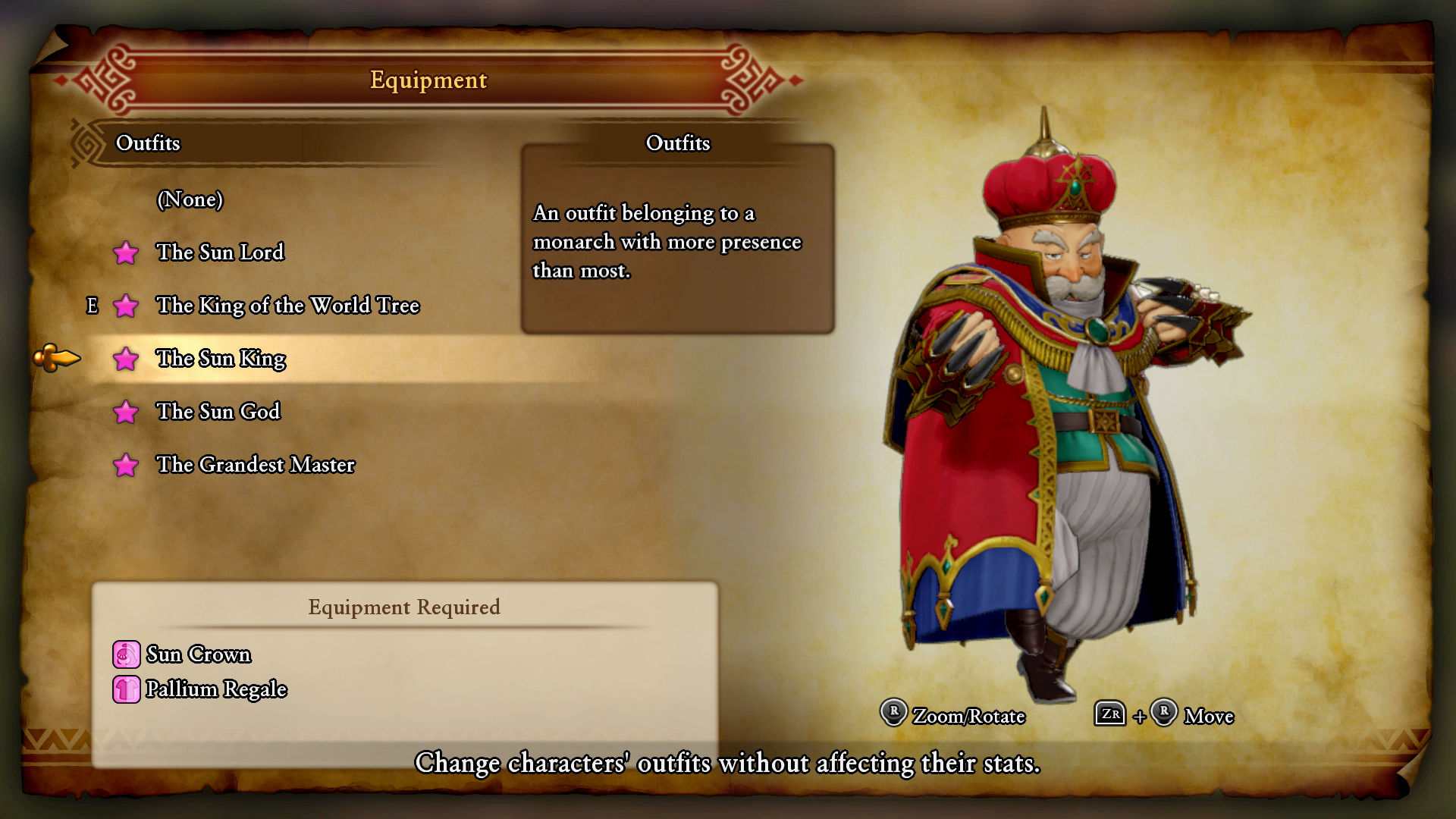Click the Pallium Regale armor icon
This screenshot has height=819, width=1456.
tap(125, 689)
